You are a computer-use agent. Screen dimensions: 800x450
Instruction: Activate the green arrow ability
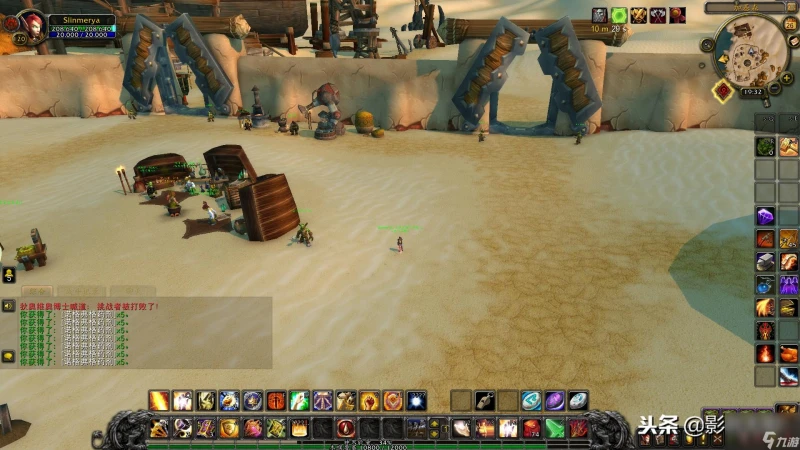(555, 428)
